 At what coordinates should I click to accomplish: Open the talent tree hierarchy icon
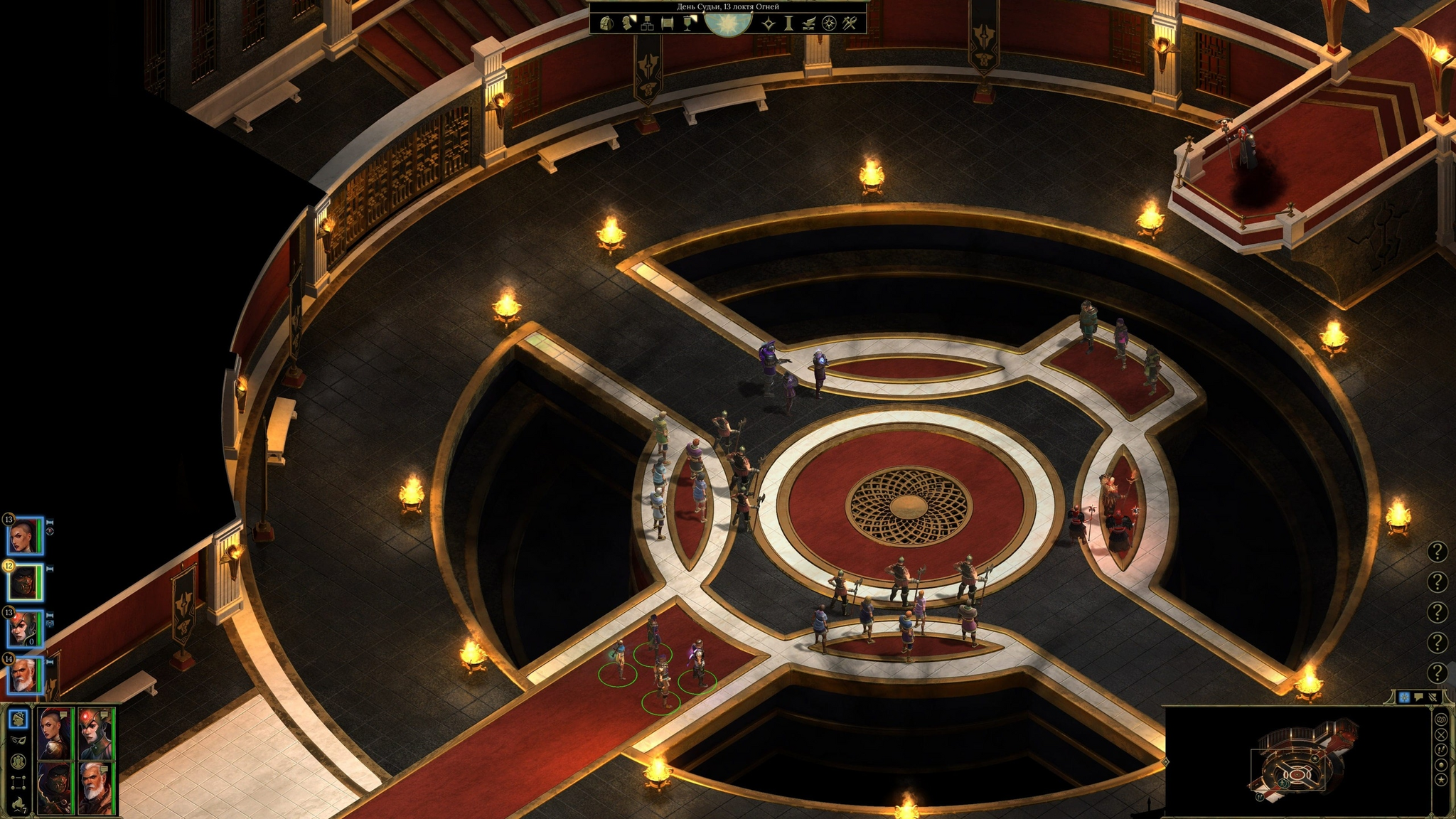point(647,23)
